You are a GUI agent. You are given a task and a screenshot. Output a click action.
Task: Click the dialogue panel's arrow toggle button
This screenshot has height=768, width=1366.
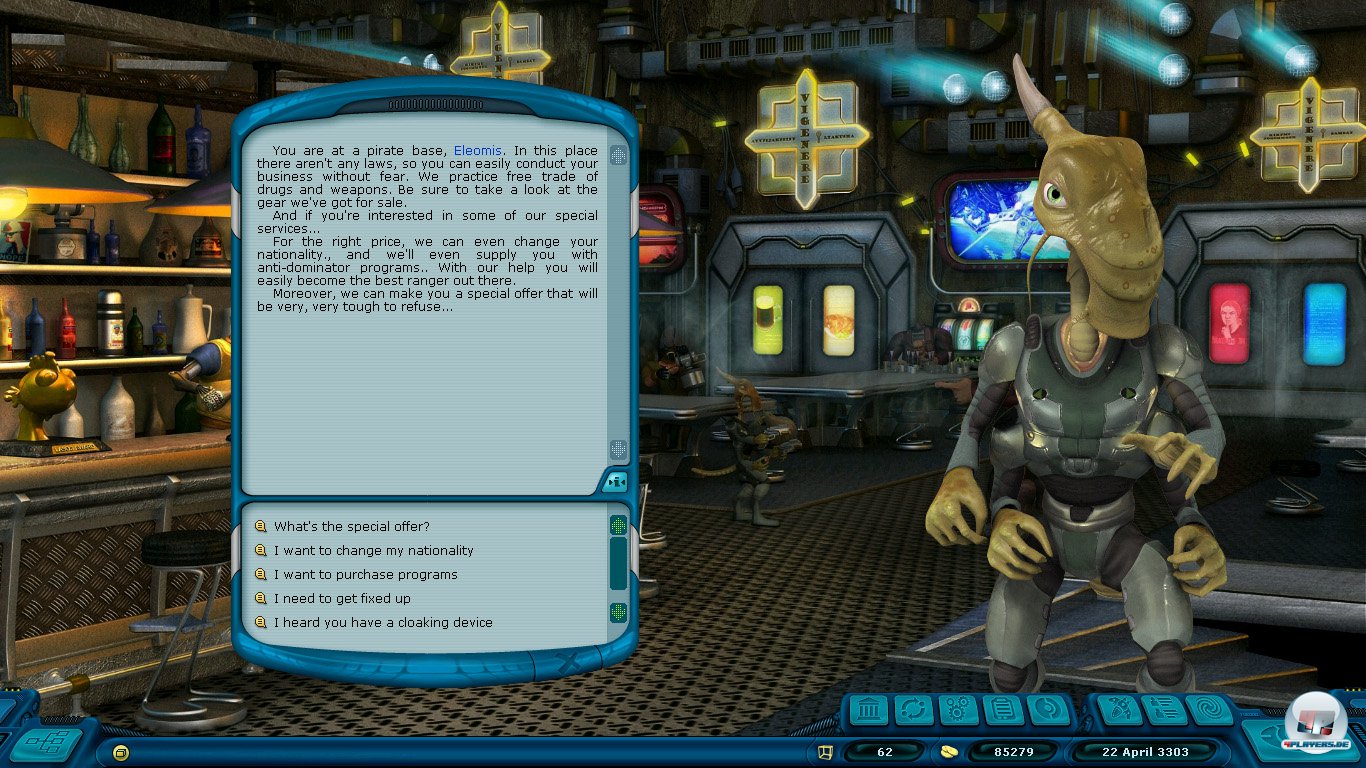coord(615,483)
